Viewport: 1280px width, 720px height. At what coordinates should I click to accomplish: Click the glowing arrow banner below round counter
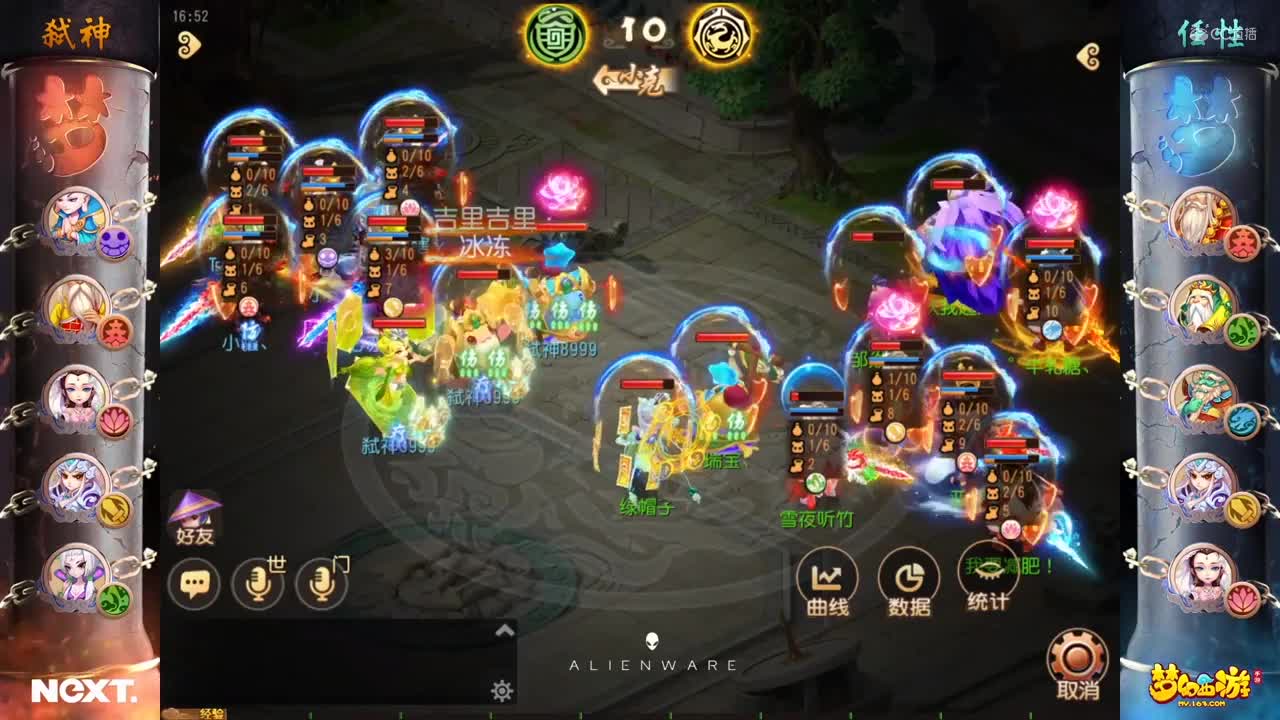632,77
